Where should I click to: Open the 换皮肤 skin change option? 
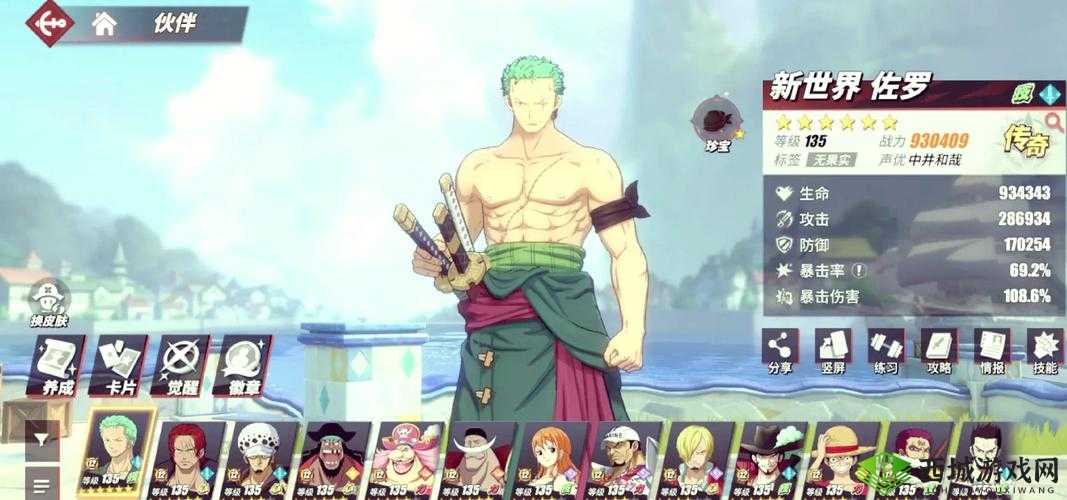(47, 301)
